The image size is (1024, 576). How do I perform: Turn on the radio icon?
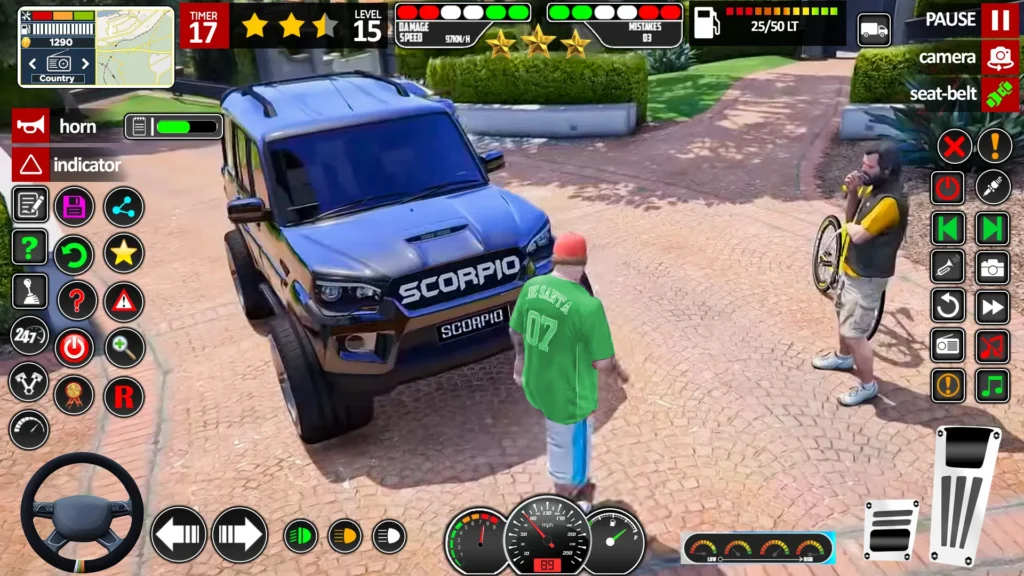pos(948,346)
